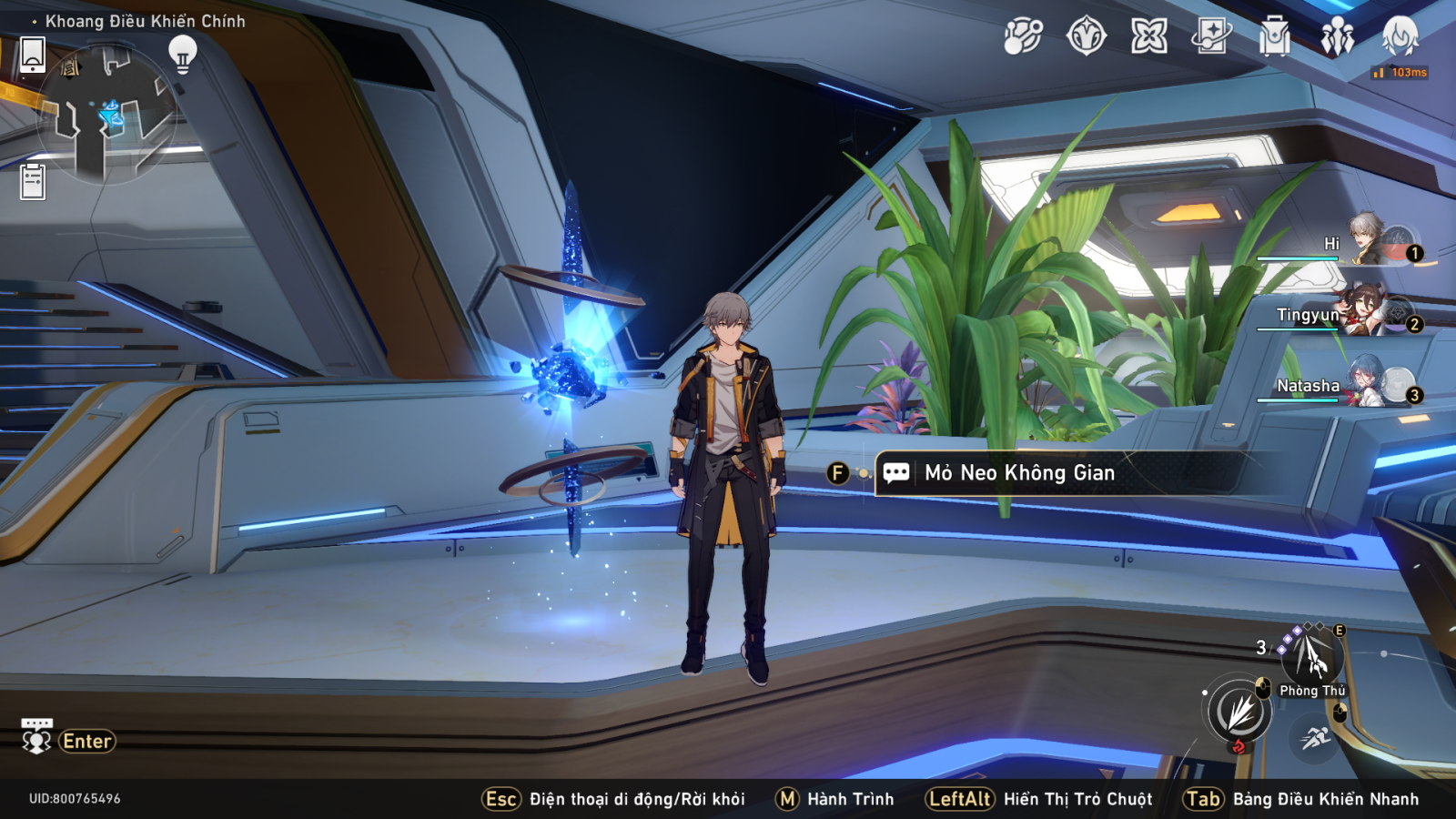Open the character head icon
Screen dimensions: 1456x819
pyautogui.click(x=1400, y=36)
